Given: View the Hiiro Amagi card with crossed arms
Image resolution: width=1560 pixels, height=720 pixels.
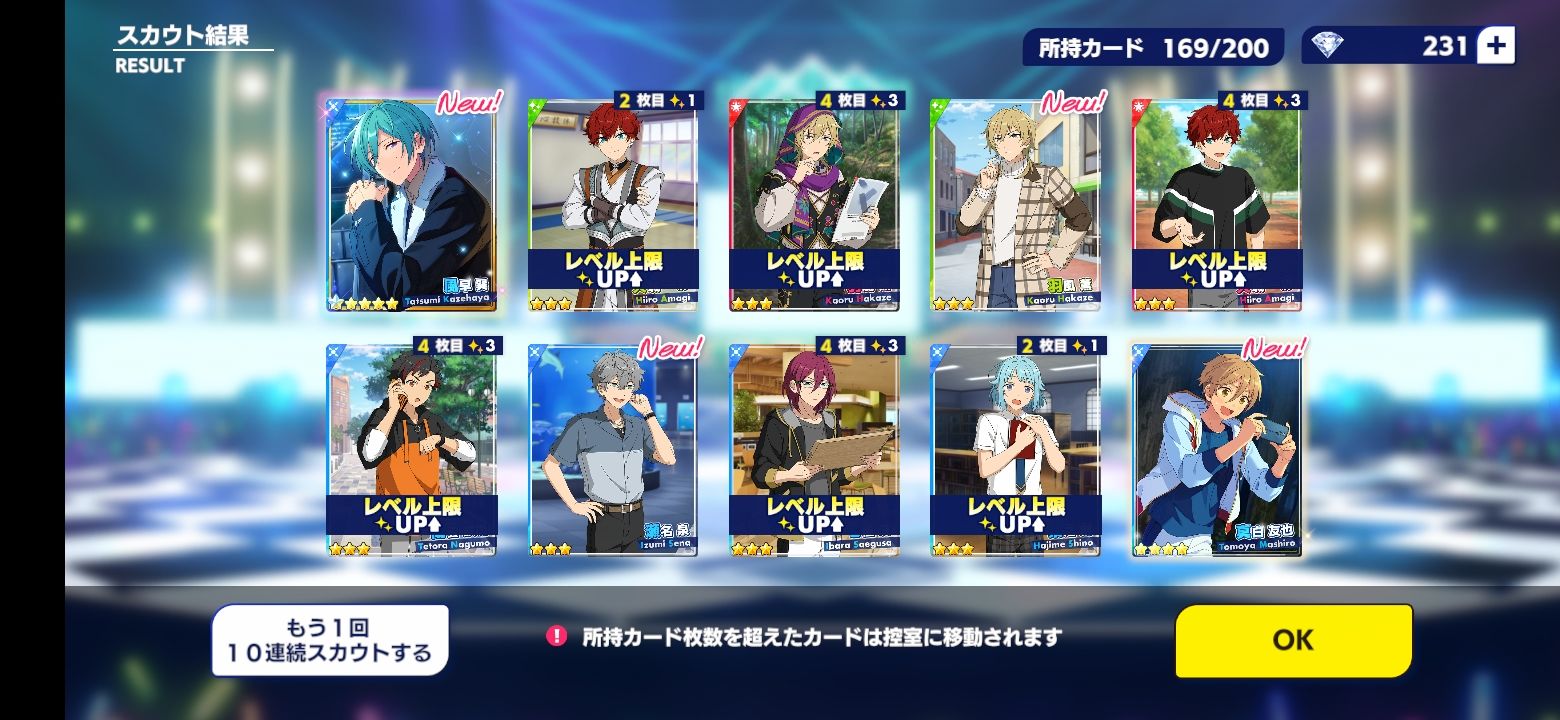Looking at the screenshot, I should 613,204.
